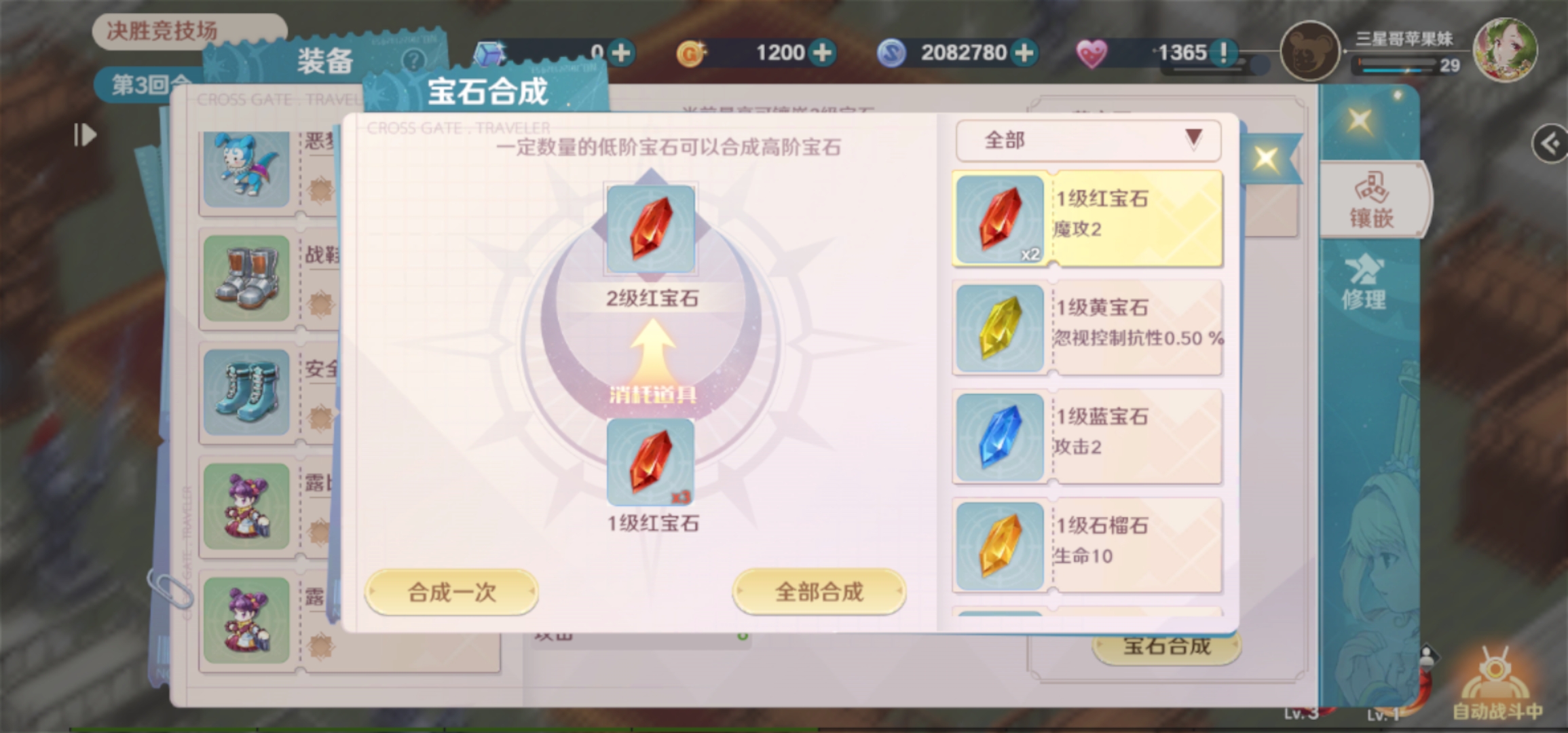Viewport: 1568px width, 733px height.
Task: Collapse the right panel with the chevron arrow
Action: (1550, 143)
